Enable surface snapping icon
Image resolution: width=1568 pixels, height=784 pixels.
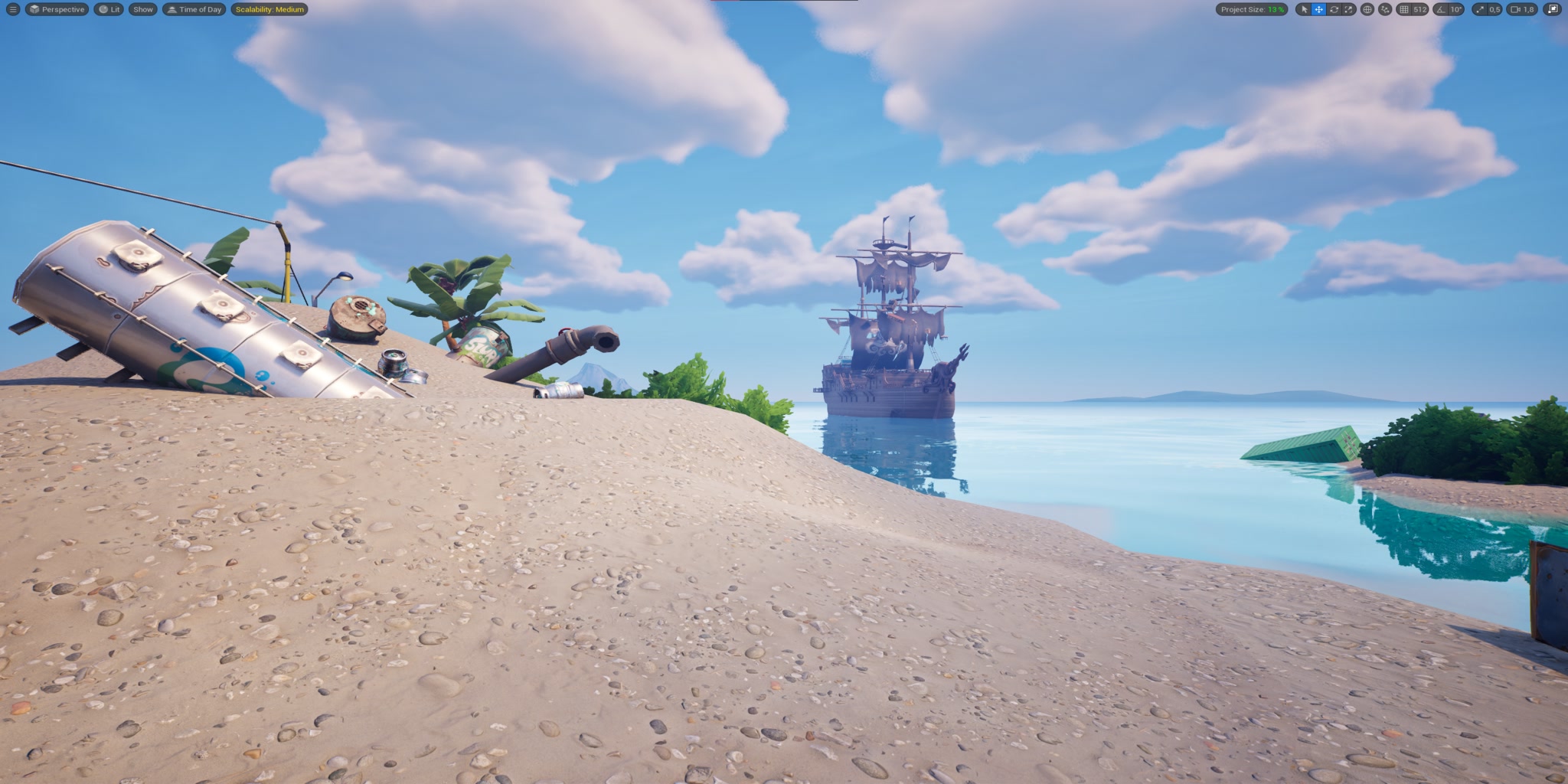click(x=1387, y=10)
